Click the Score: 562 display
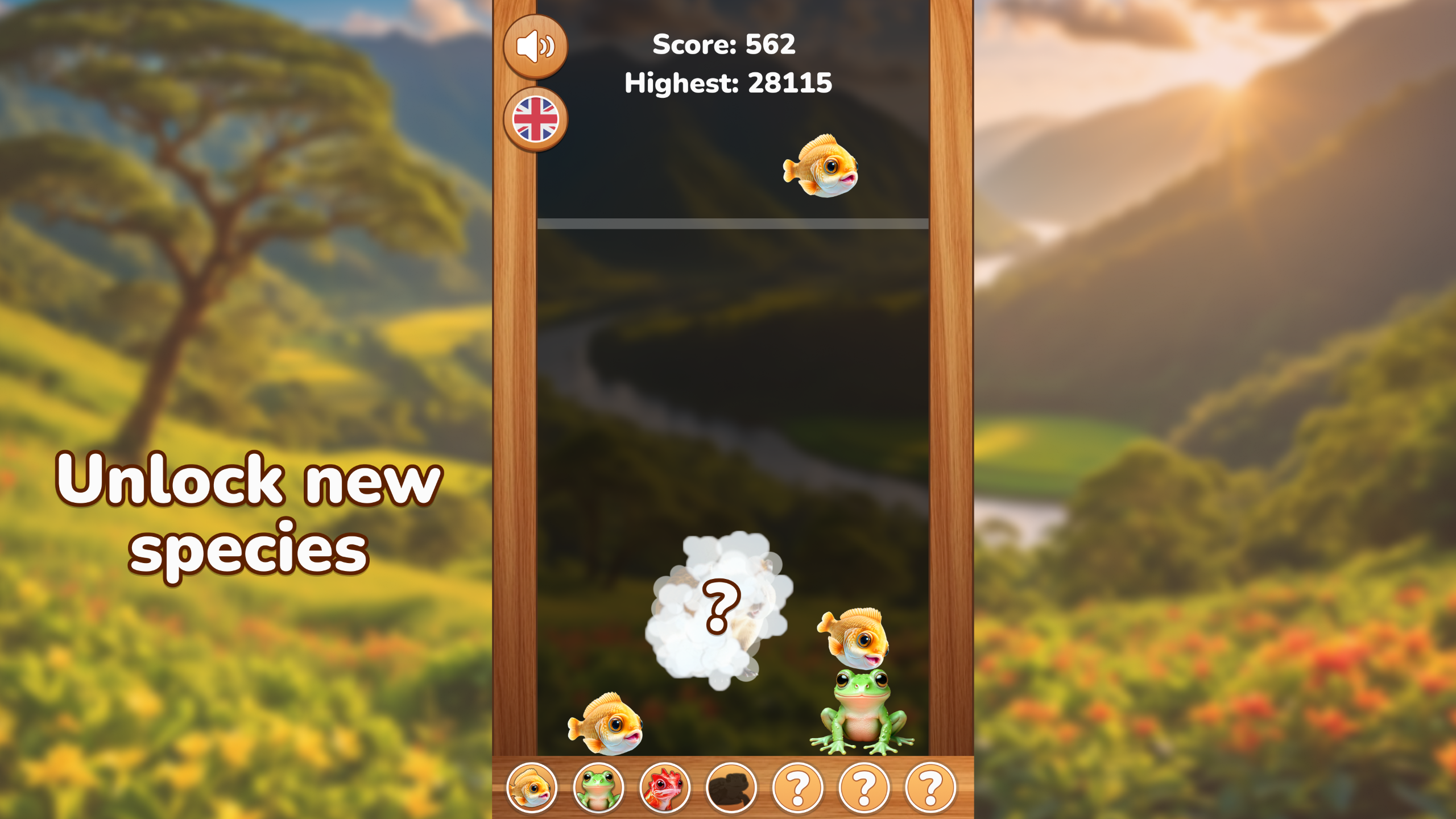1456x819 pixels. point(726,43)
